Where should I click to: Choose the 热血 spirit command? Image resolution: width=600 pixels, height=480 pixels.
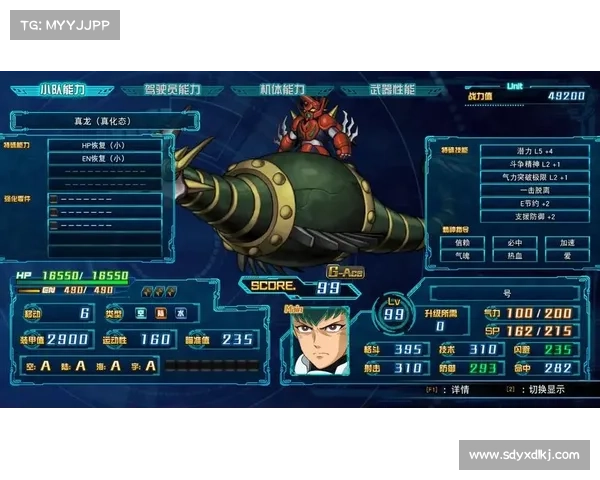(514, 255)
